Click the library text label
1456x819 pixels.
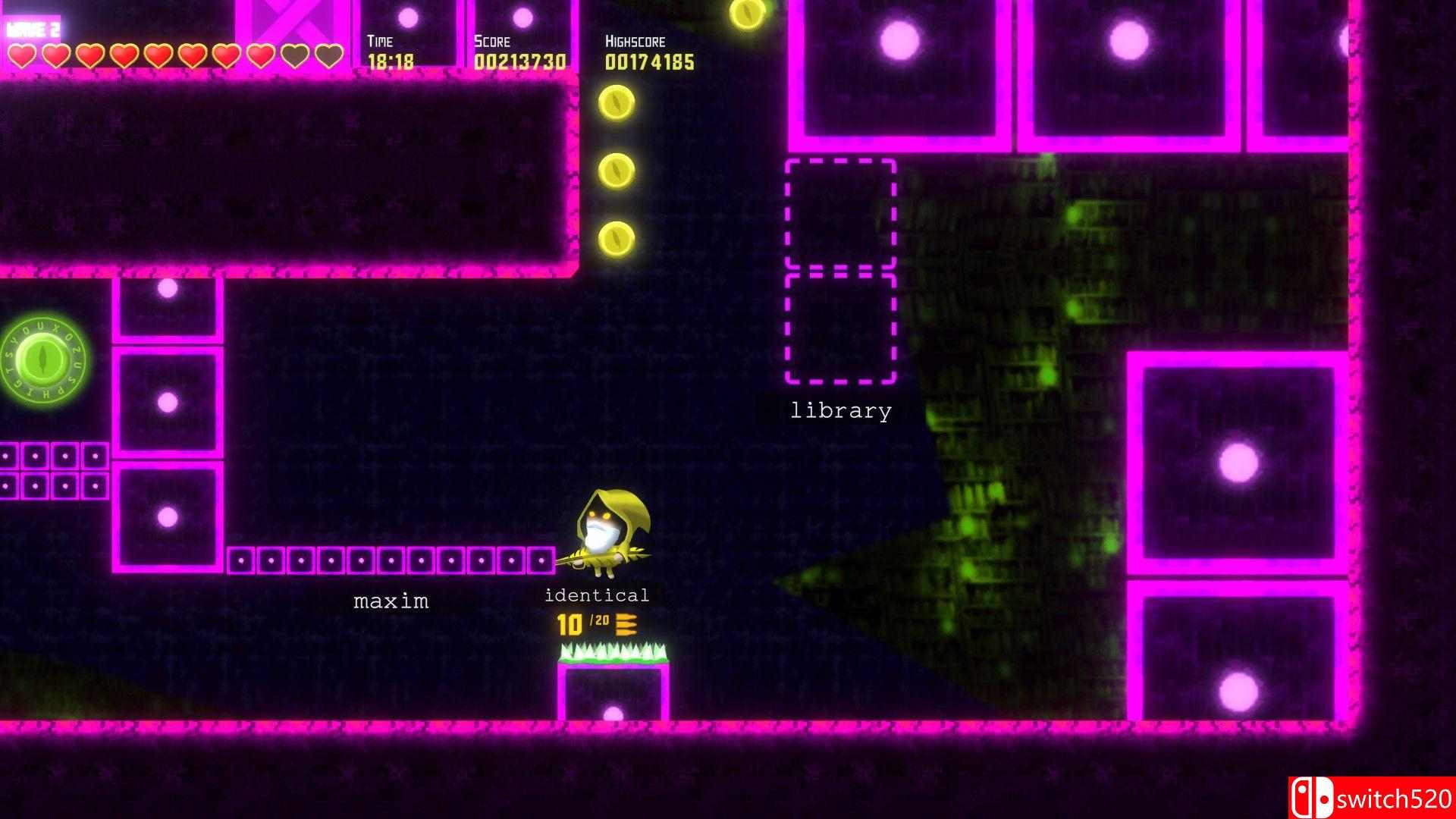point(840,411)
